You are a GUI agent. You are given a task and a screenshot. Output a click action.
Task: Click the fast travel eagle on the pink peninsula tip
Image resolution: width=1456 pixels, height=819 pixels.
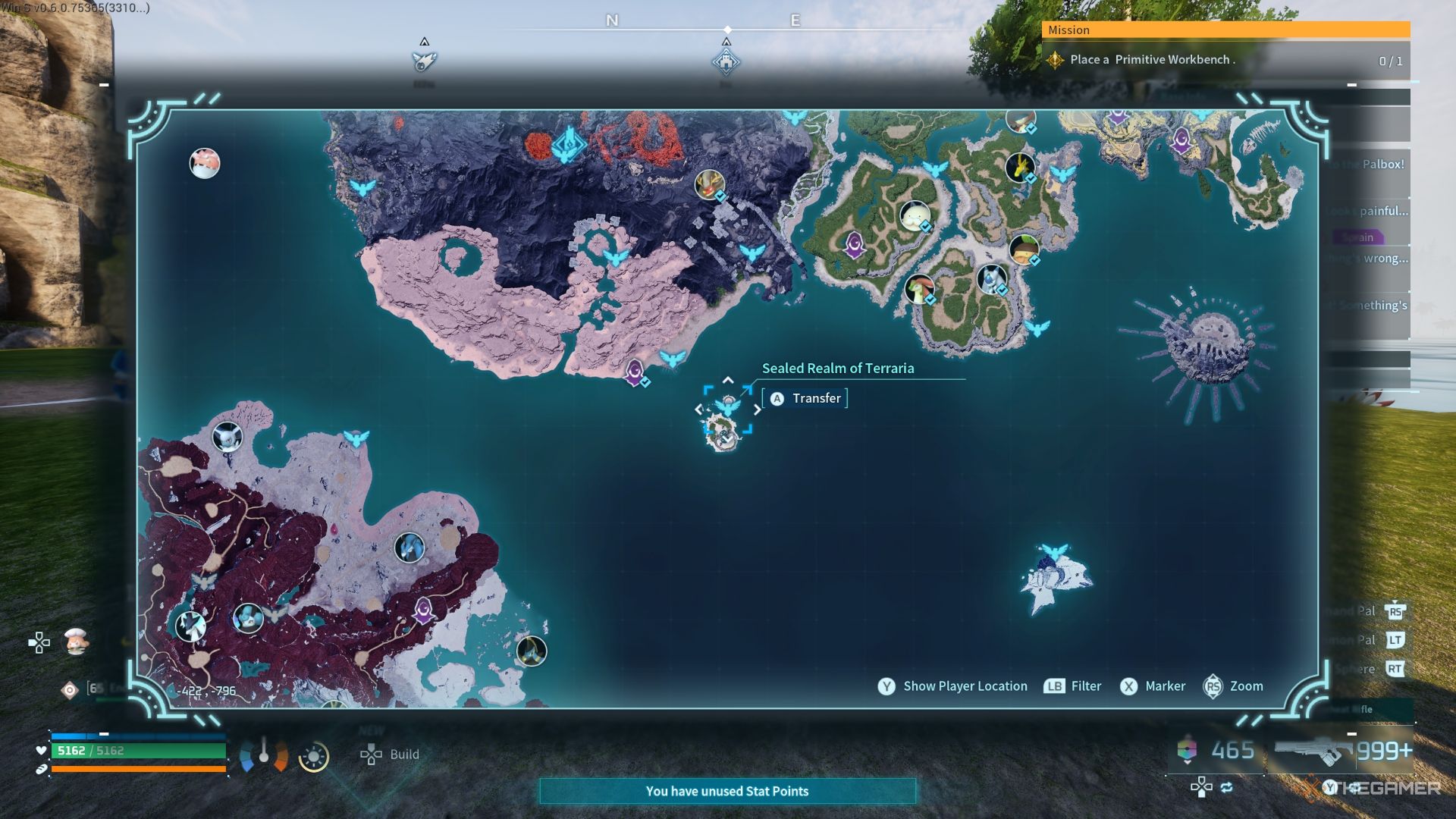[x=672, y=358]
